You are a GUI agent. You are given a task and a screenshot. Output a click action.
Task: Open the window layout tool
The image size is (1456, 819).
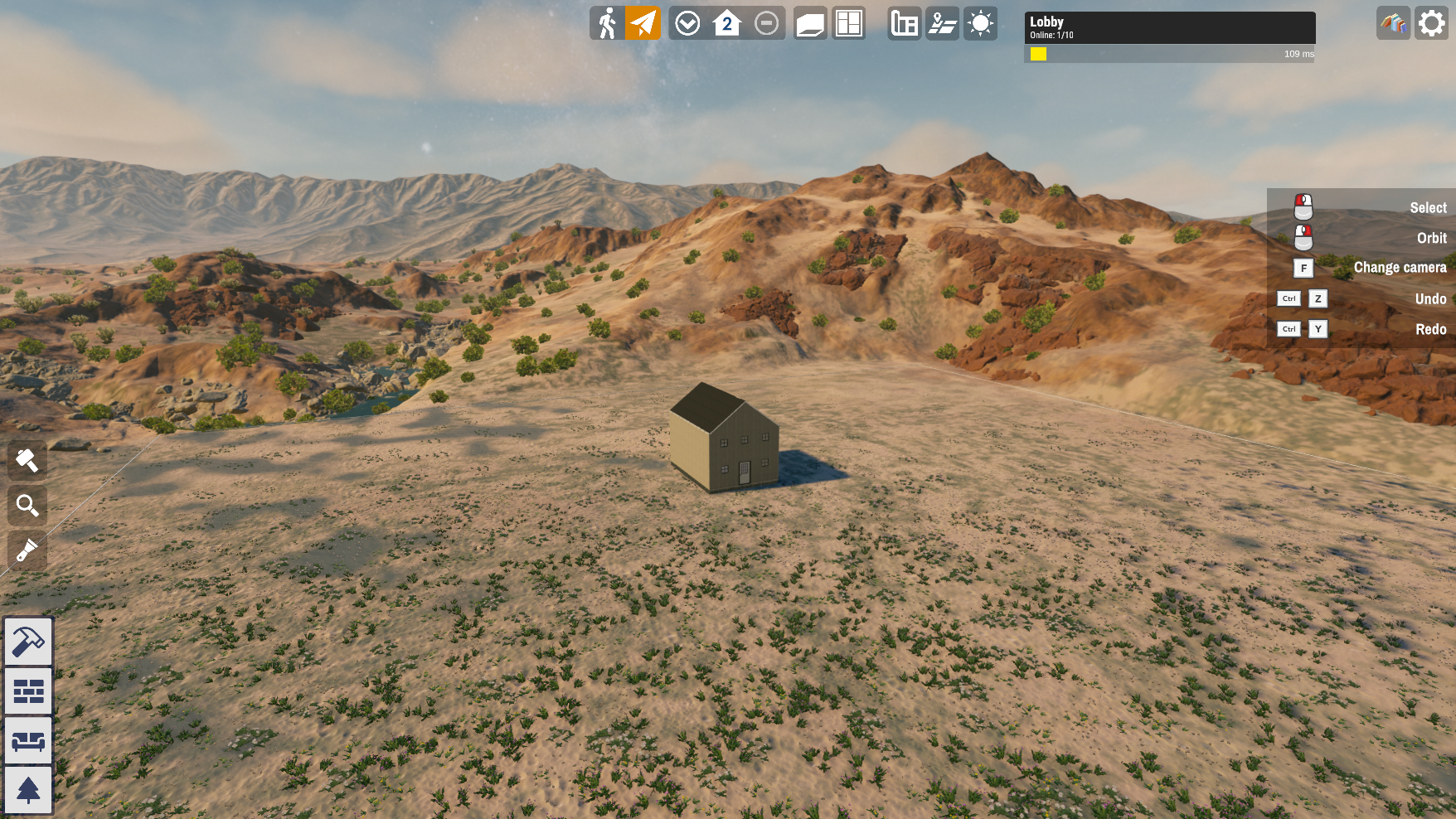[848, 23]
